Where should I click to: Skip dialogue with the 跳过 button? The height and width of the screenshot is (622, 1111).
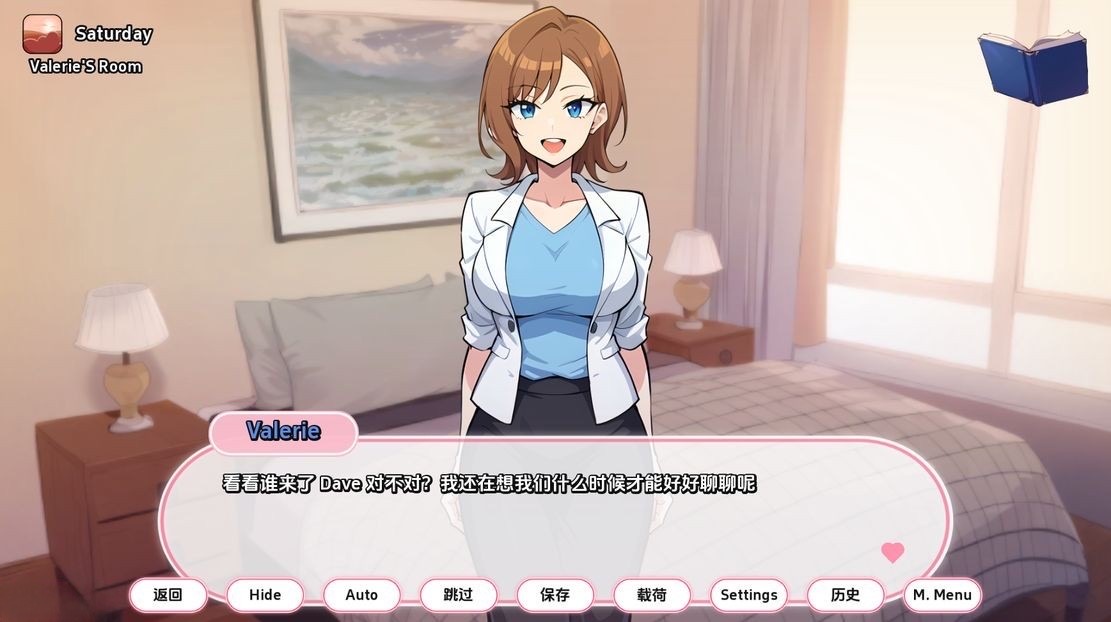[458, 595]
